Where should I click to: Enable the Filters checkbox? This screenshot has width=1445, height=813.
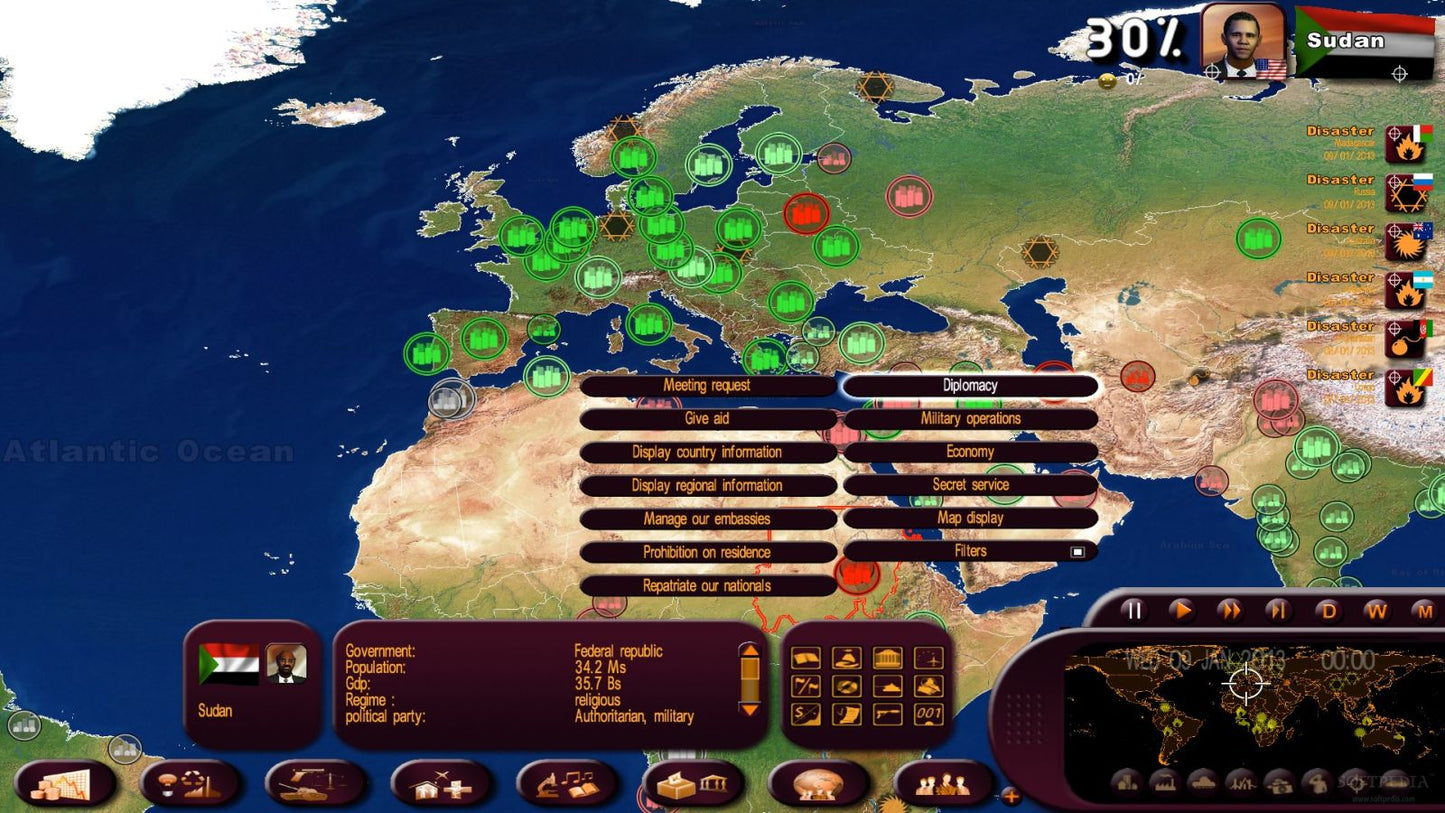click(x=1078, y=551)
